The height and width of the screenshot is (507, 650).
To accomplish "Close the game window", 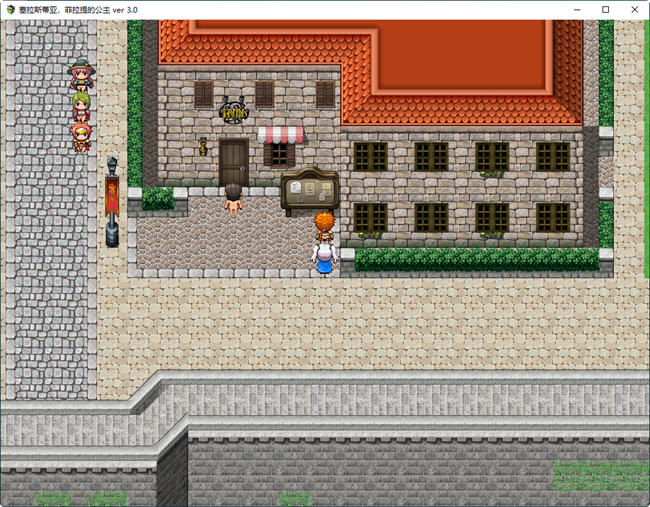I will coord(632,9).
